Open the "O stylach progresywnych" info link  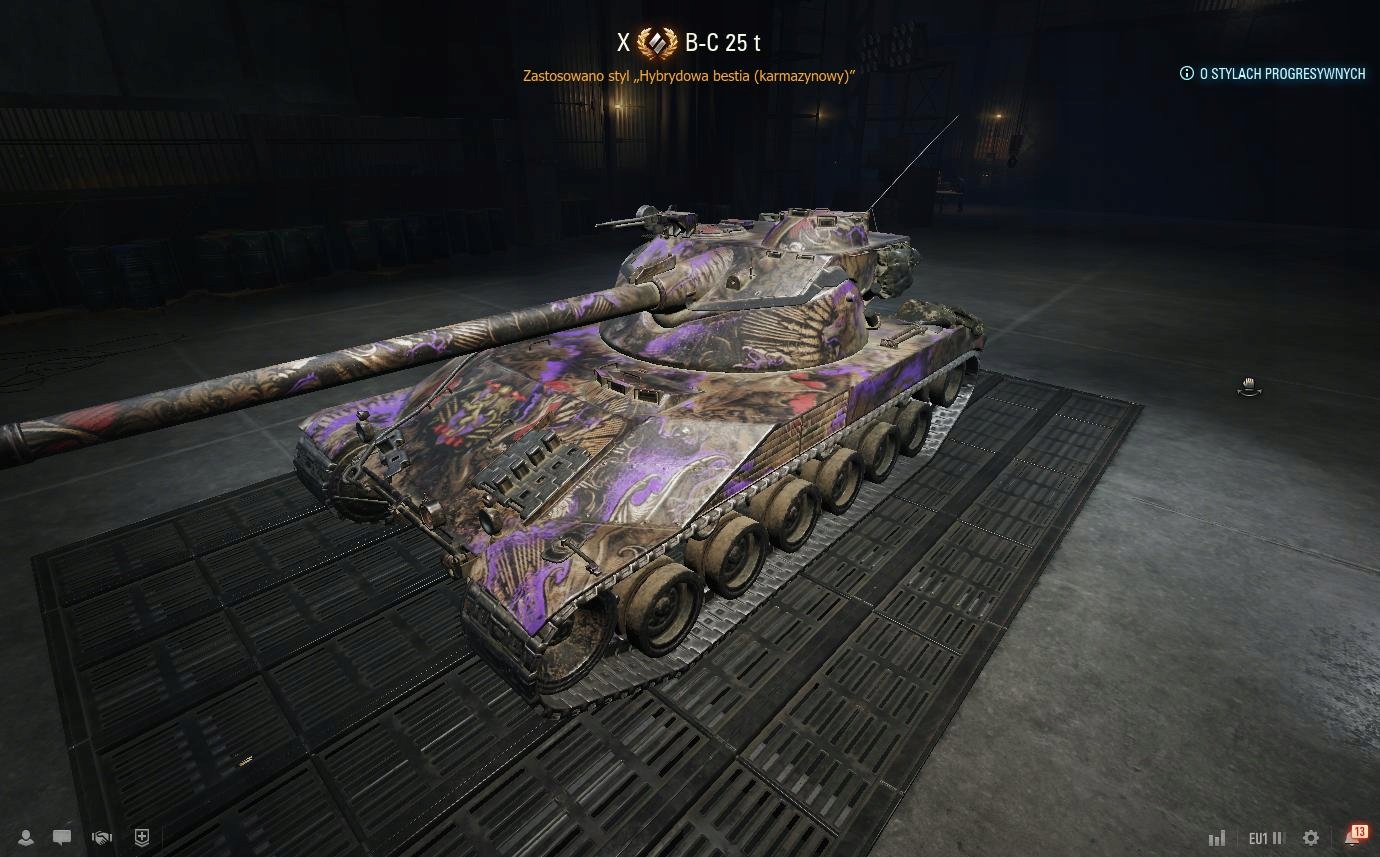tap(1272, 73)
